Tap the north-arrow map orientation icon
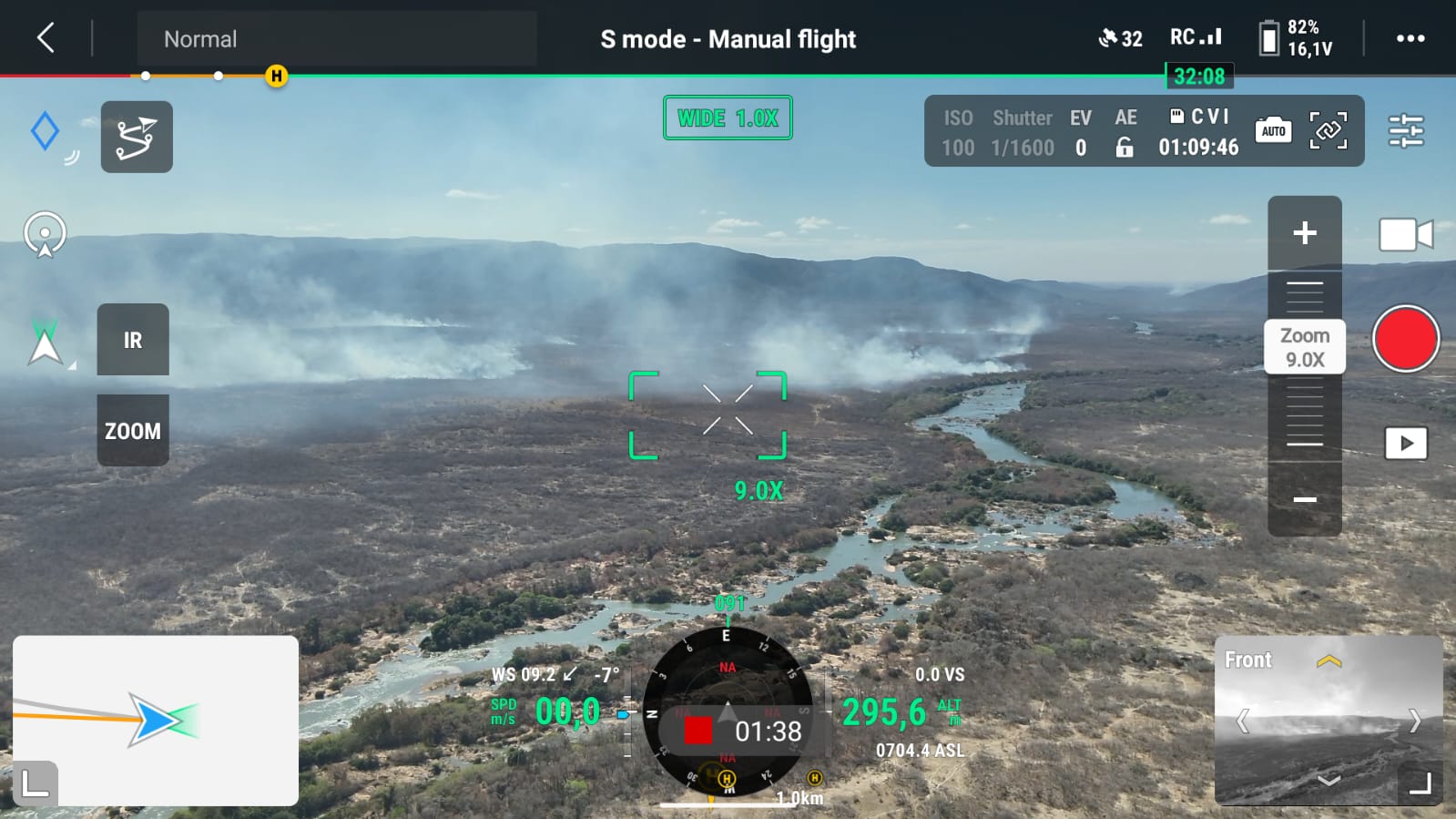This screenshot has height=819, width=1456. (x=45, y=343)
